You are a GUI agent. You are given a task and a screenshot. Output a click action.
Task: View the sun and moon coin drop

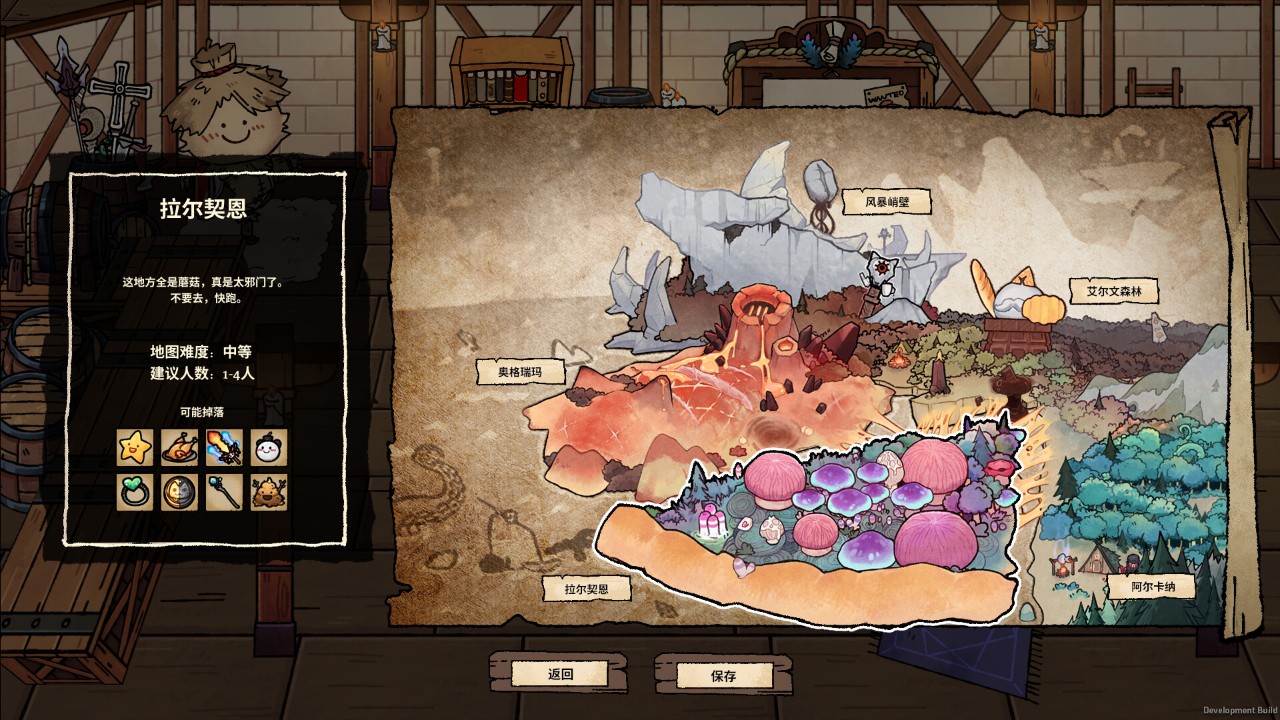click(180, 492)
